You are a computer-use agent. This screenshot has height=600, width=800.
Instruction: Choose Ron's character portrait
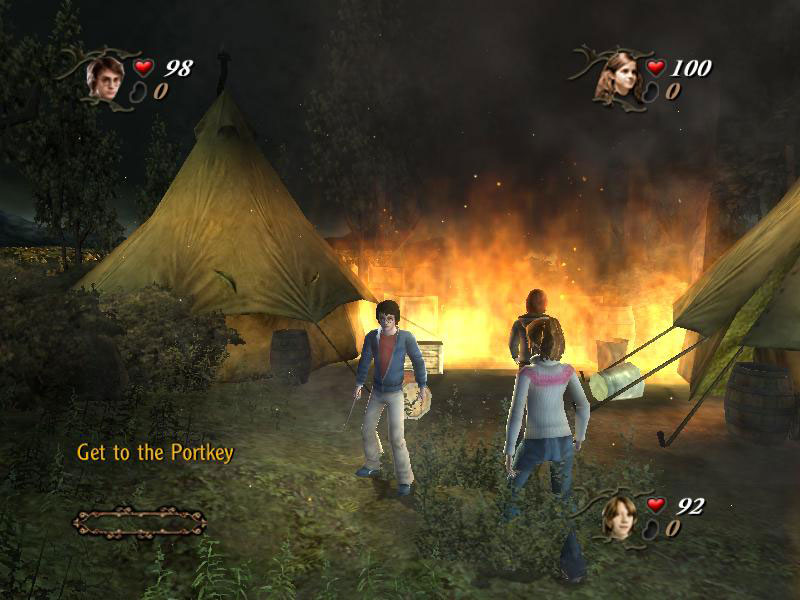click(x=618, y=516)
